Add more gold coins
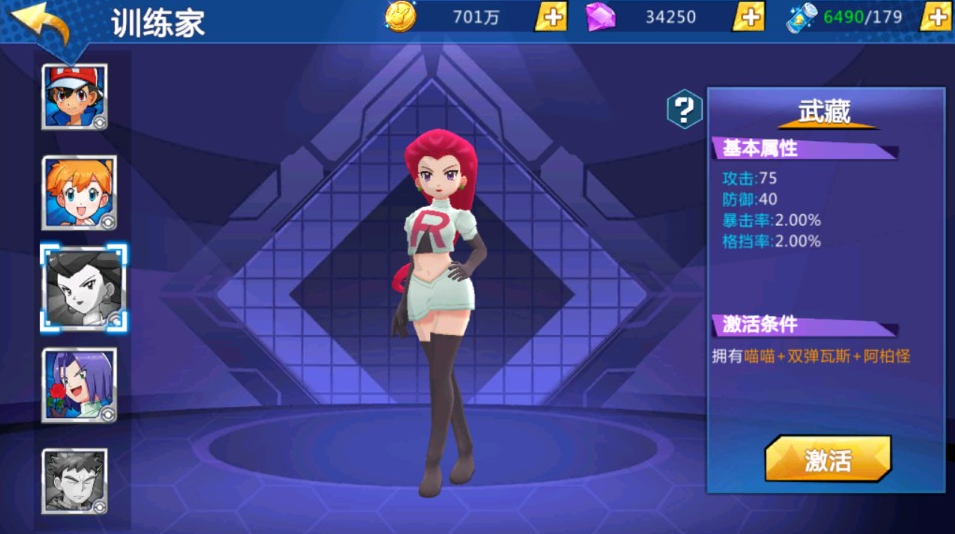The height and width of the screenshot is (534, 955). click(x=551, y=17)
